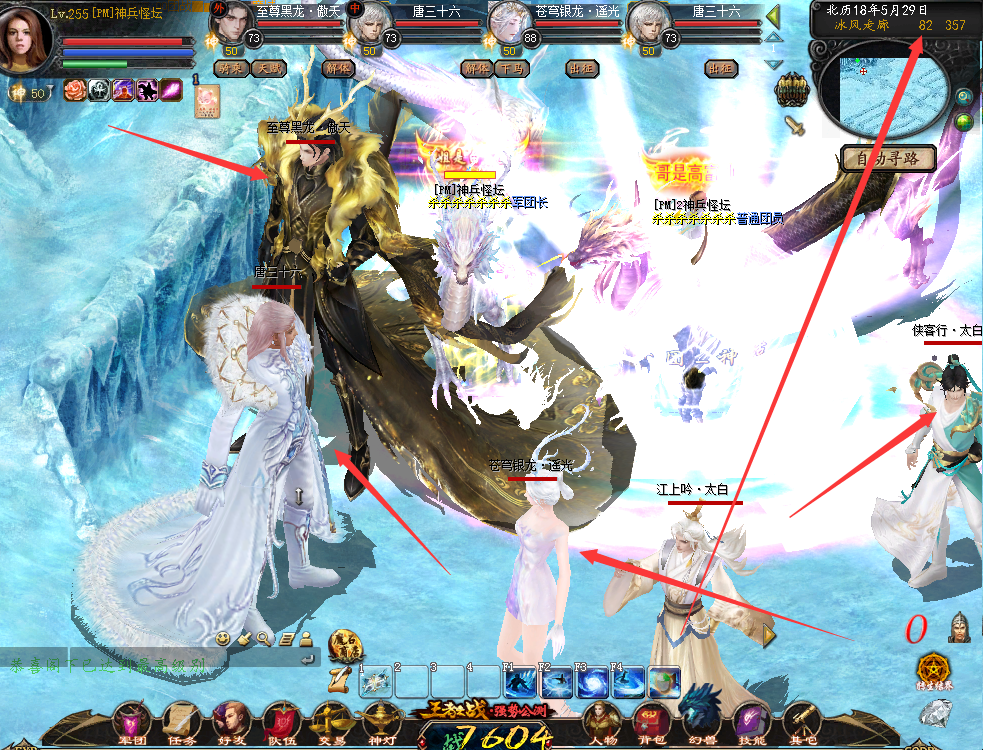Click the 骑乘 (Mount) button

pos(231,69)
